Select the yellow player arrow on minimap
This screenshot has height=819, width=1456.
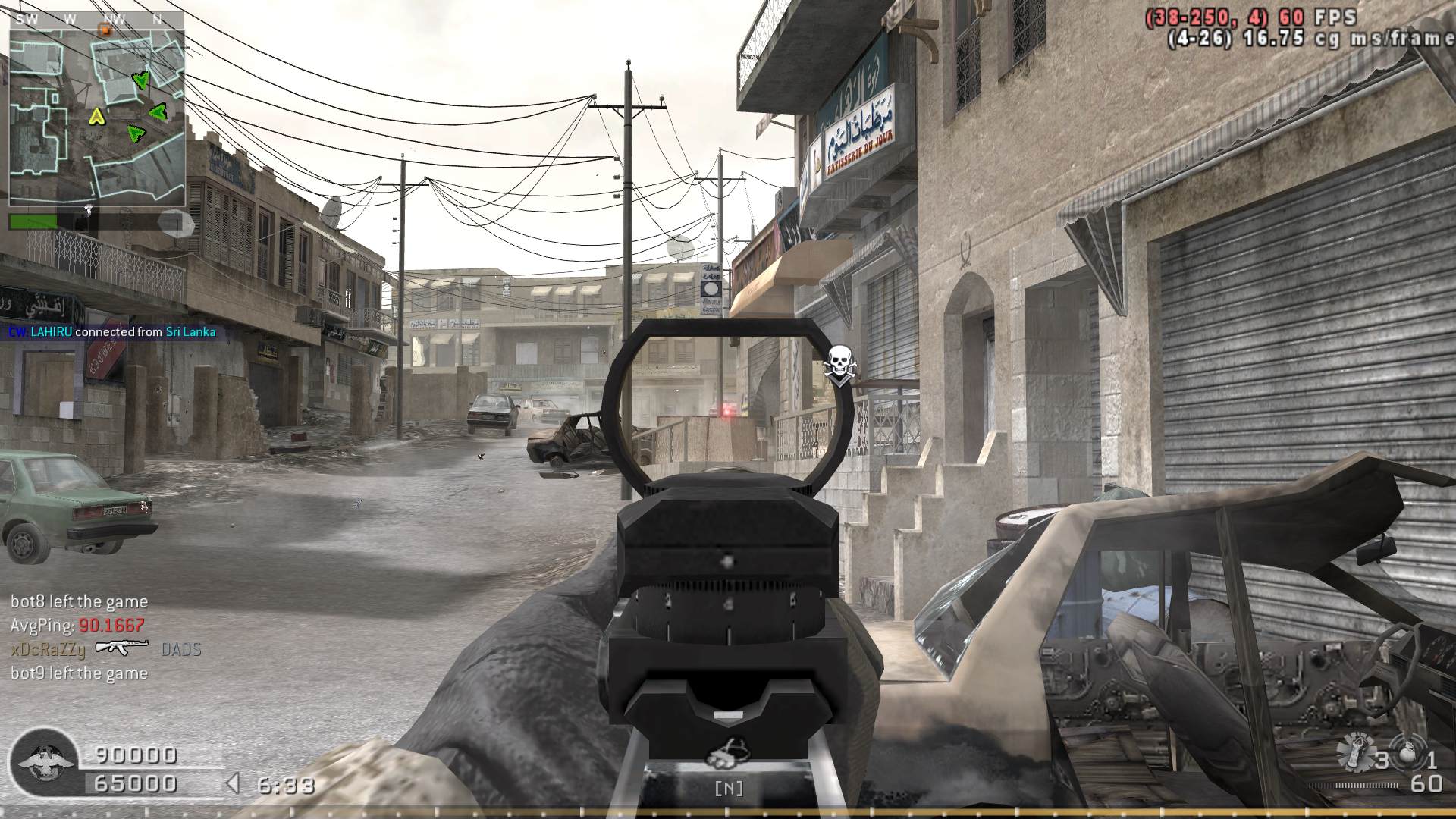[96, 116]
